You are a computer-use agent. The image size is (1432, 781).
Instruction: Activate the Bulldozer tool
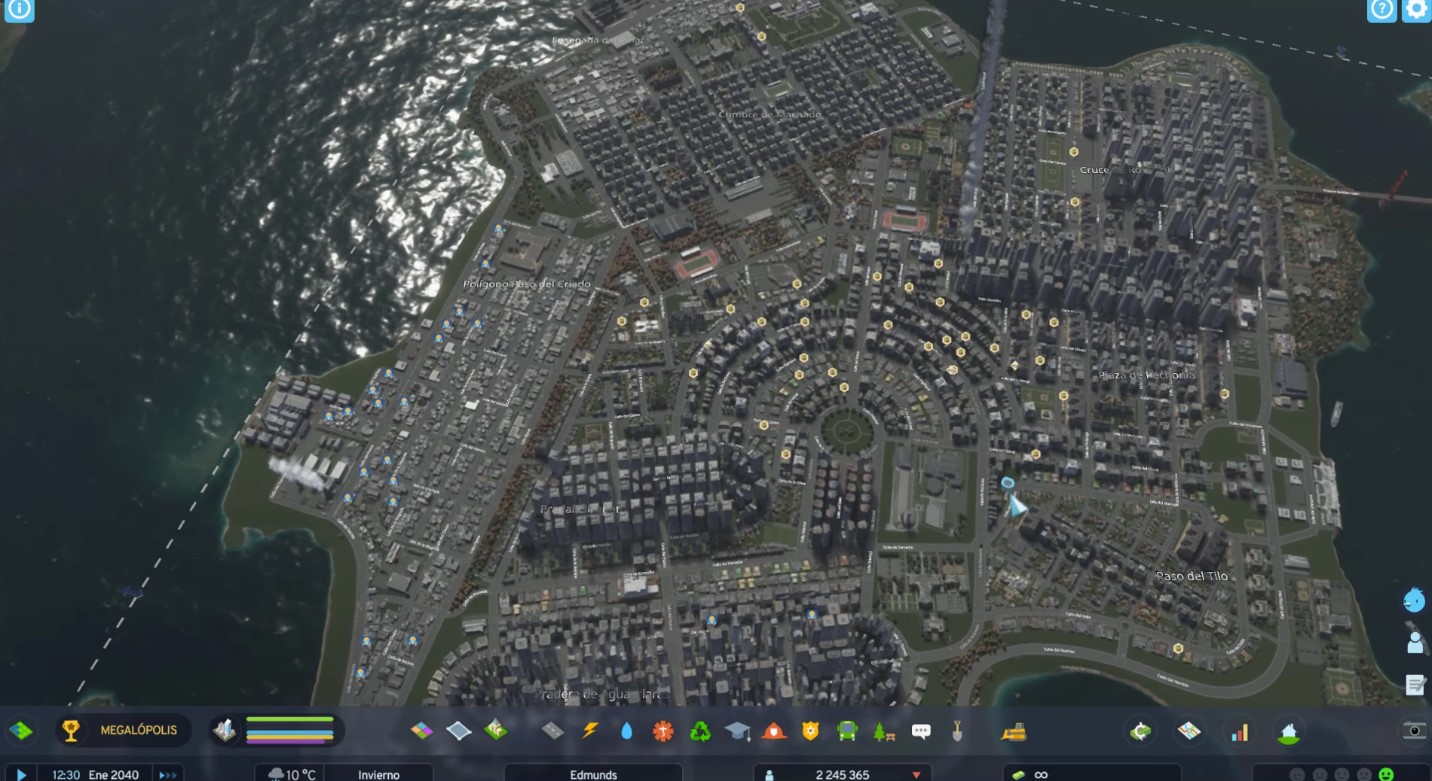point(1015,730)
